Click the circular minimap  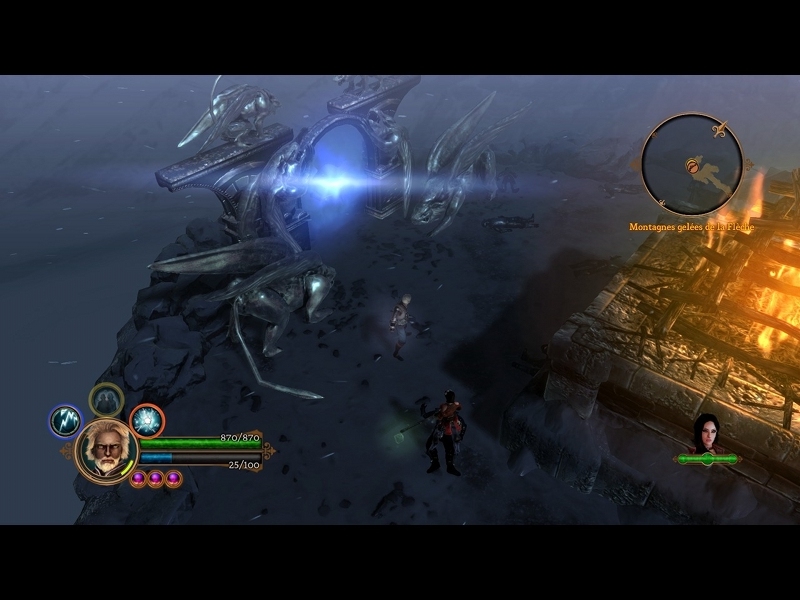[x=692, y=164]
